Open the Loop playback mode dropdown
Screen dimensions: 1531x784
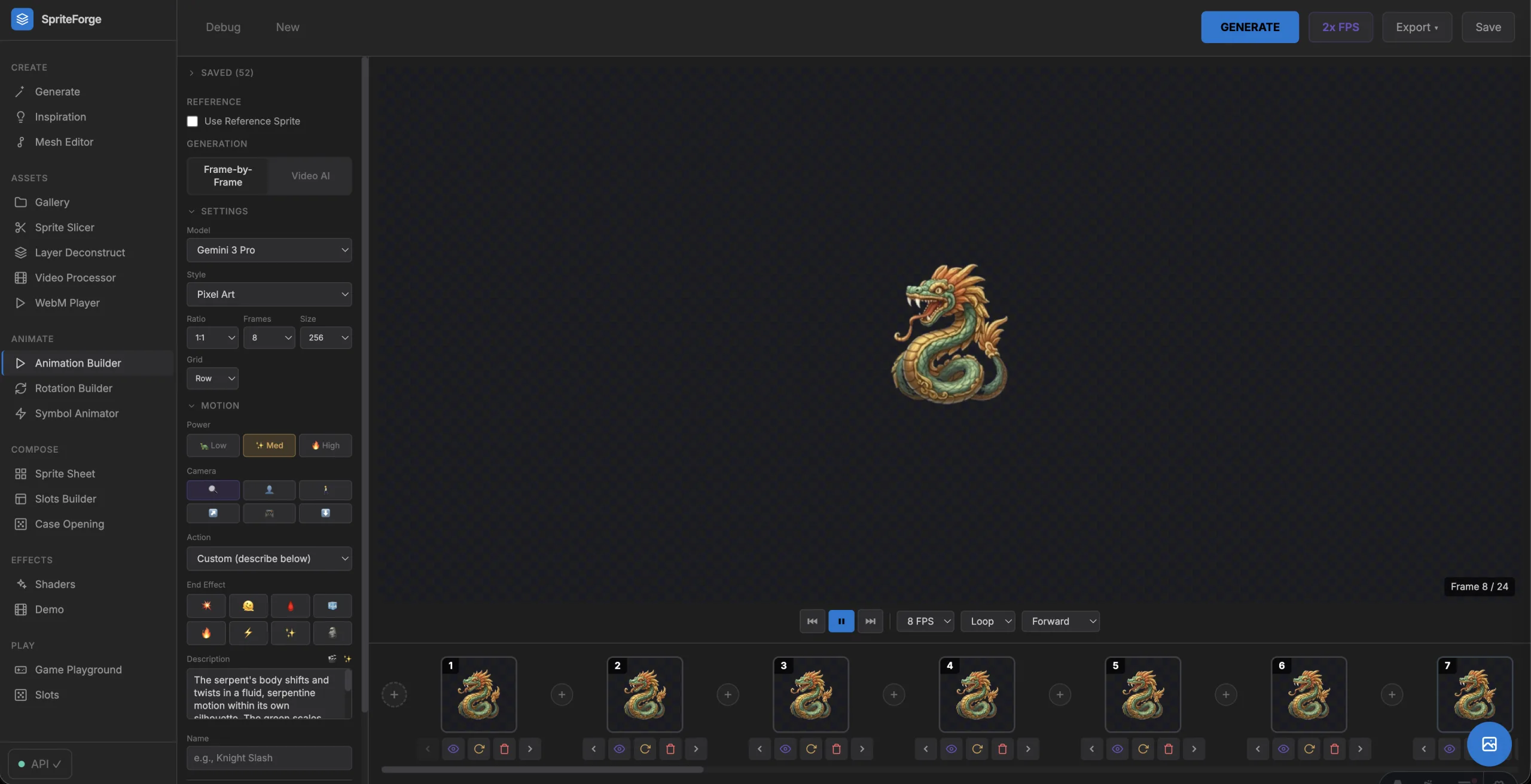click(x=987, y=621)
